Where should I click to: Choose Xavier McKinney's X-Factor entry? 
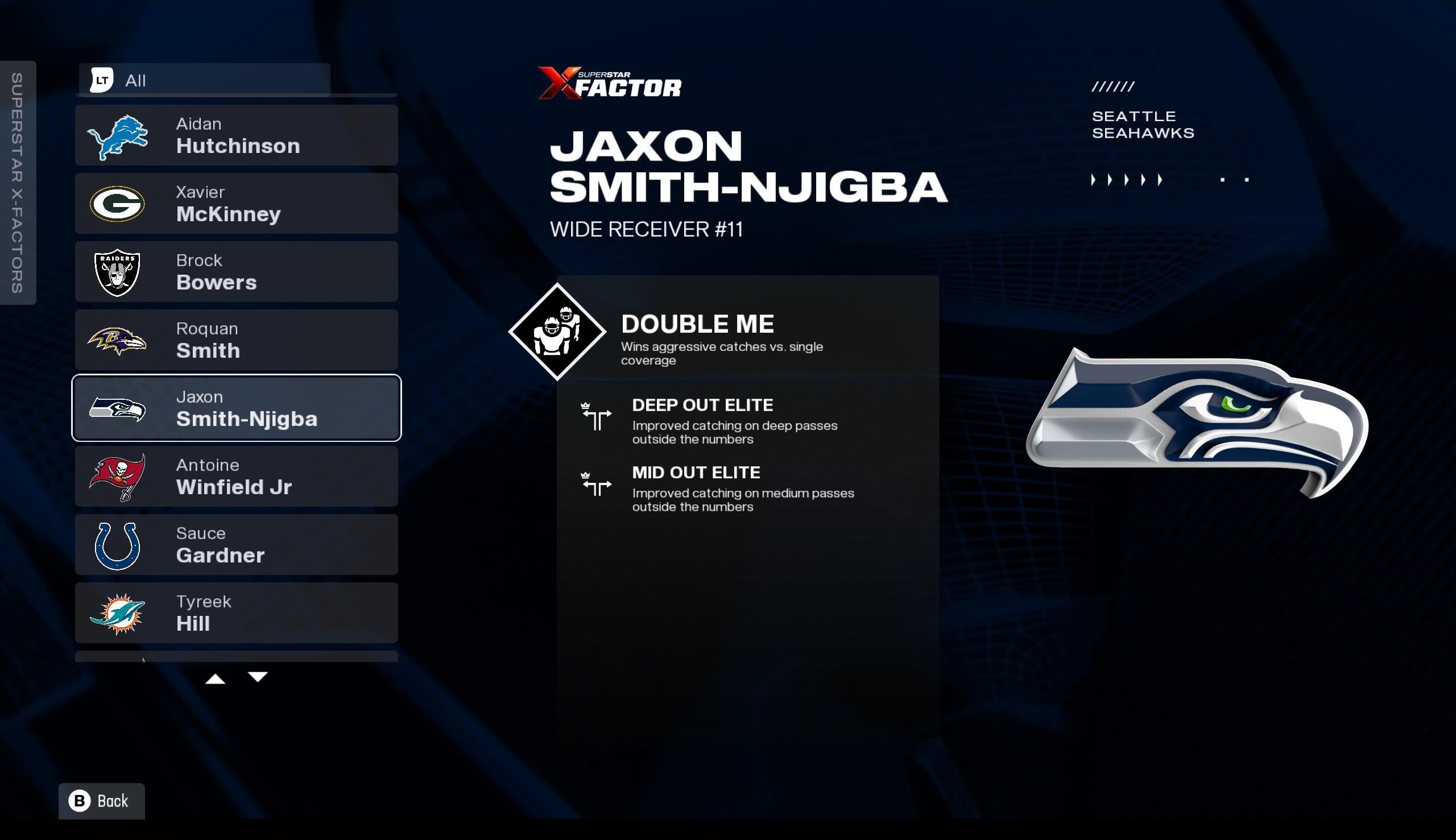pos(236,204)
